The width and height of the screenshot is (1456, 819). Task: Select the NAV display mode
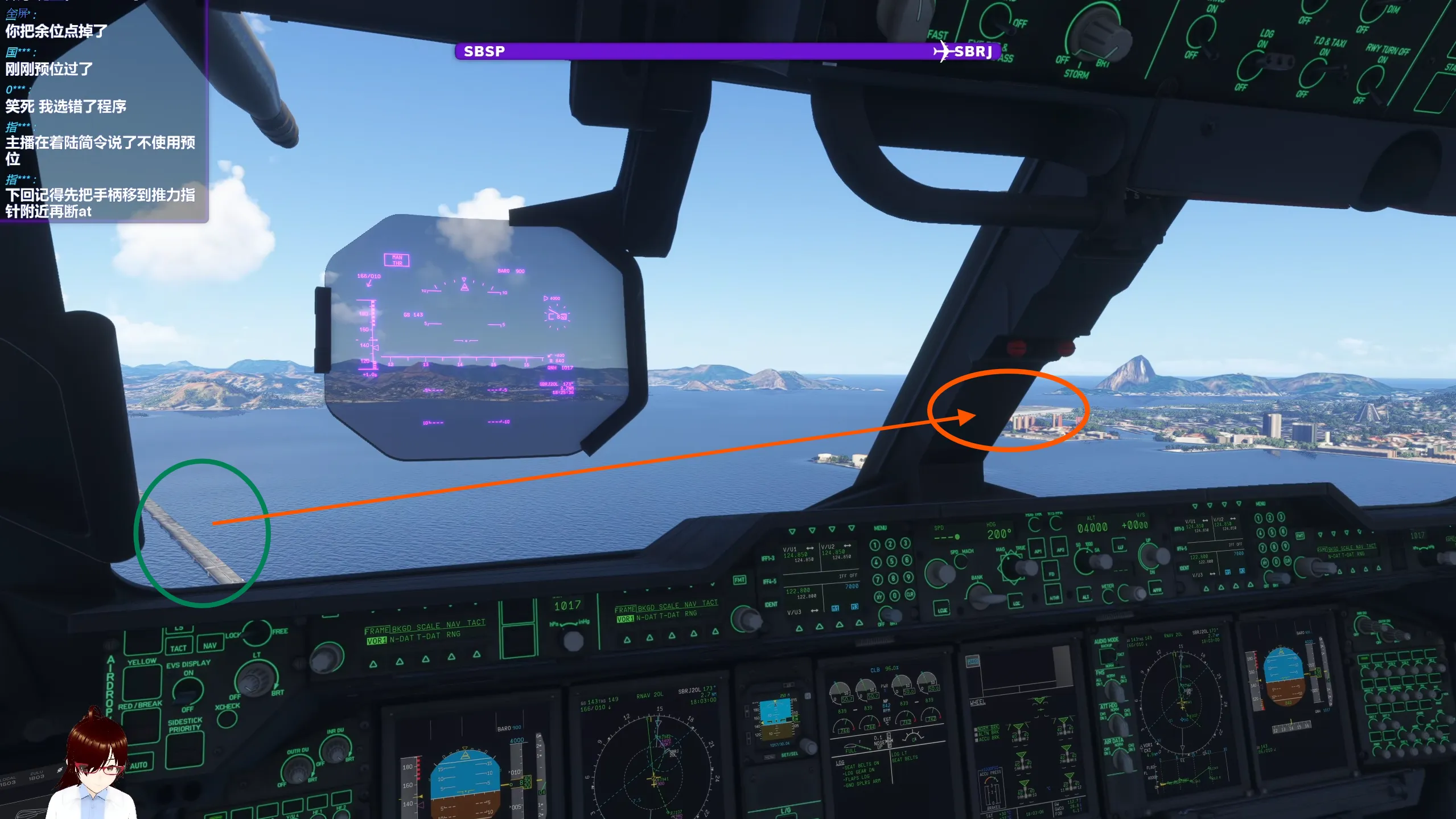point(210,645)
